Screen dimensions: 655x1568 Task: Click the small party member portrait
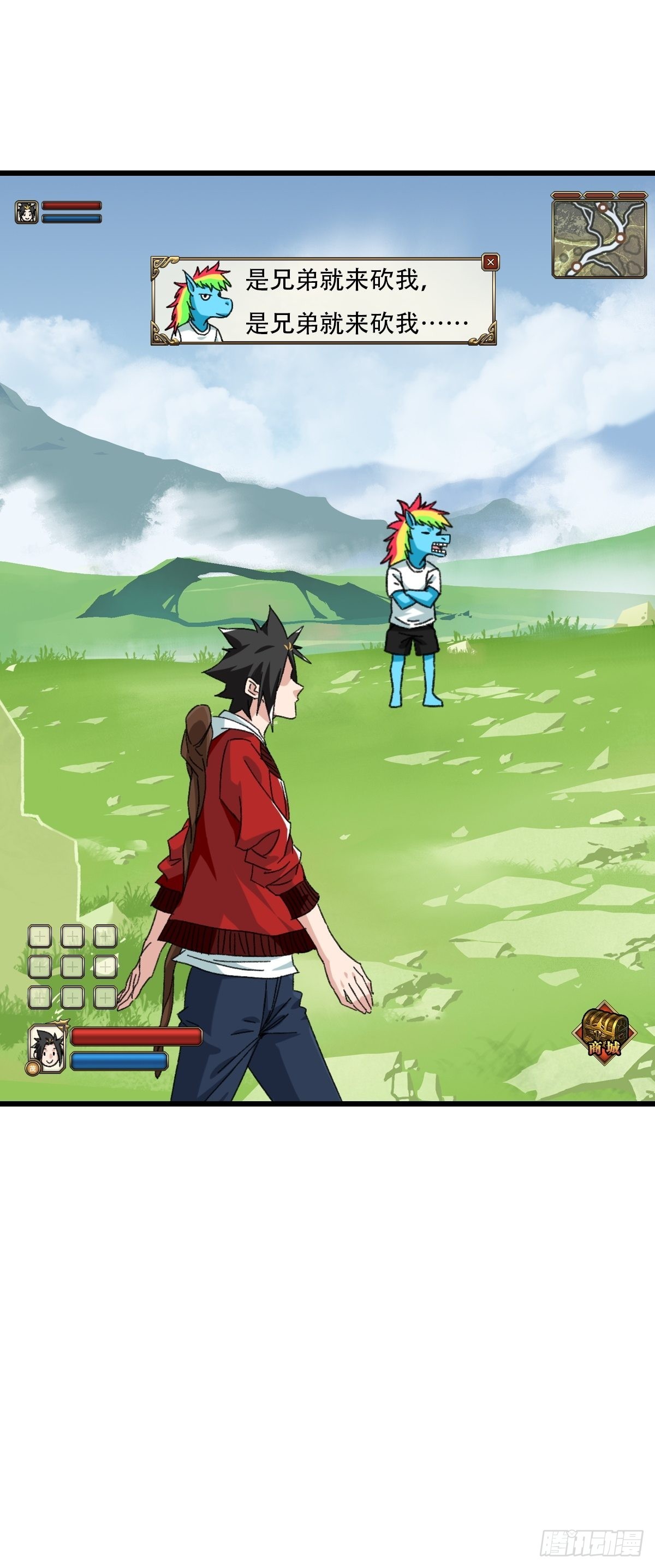pos(26,212)
